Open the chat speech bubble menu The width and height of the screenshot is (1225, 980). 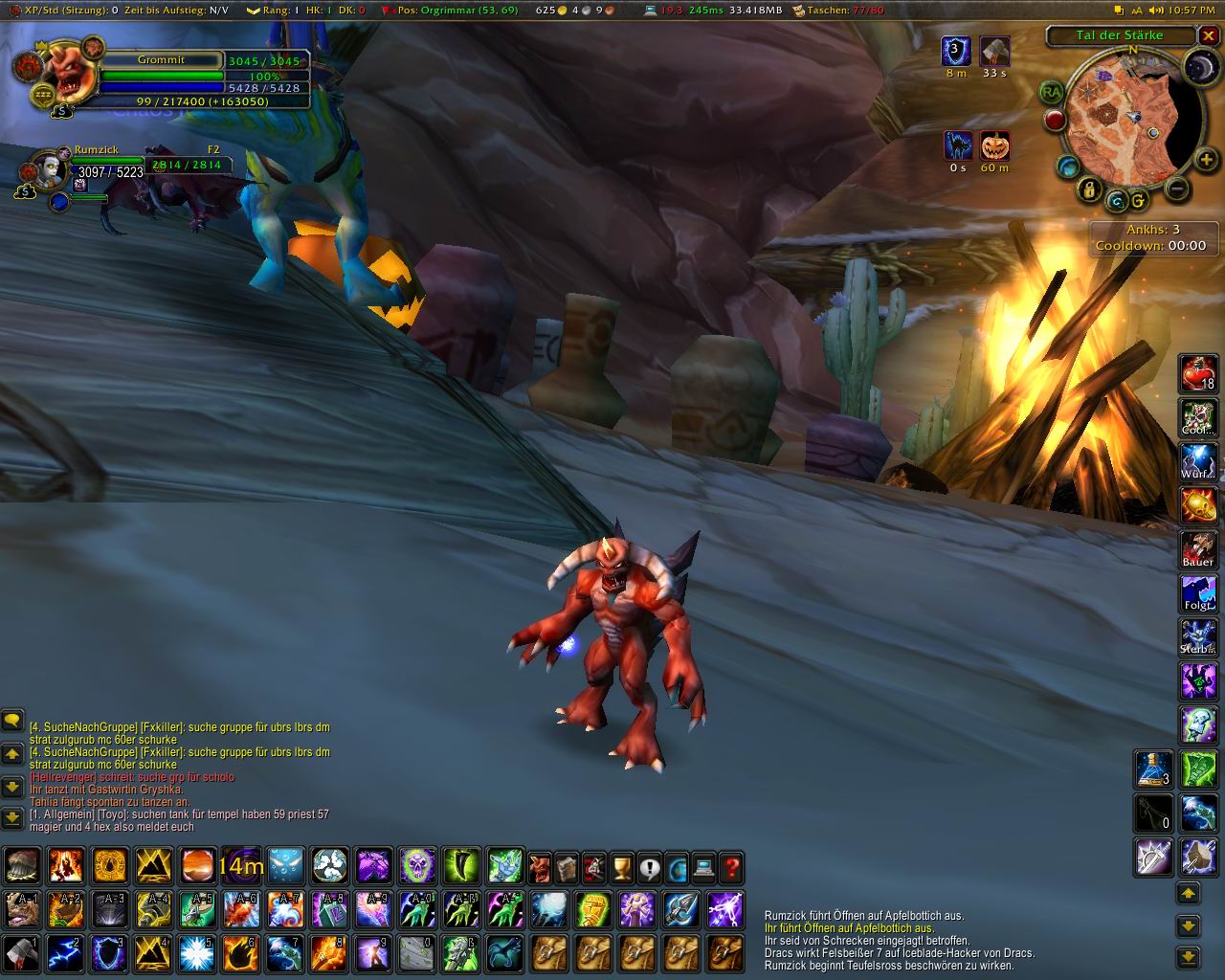point(12,719)
